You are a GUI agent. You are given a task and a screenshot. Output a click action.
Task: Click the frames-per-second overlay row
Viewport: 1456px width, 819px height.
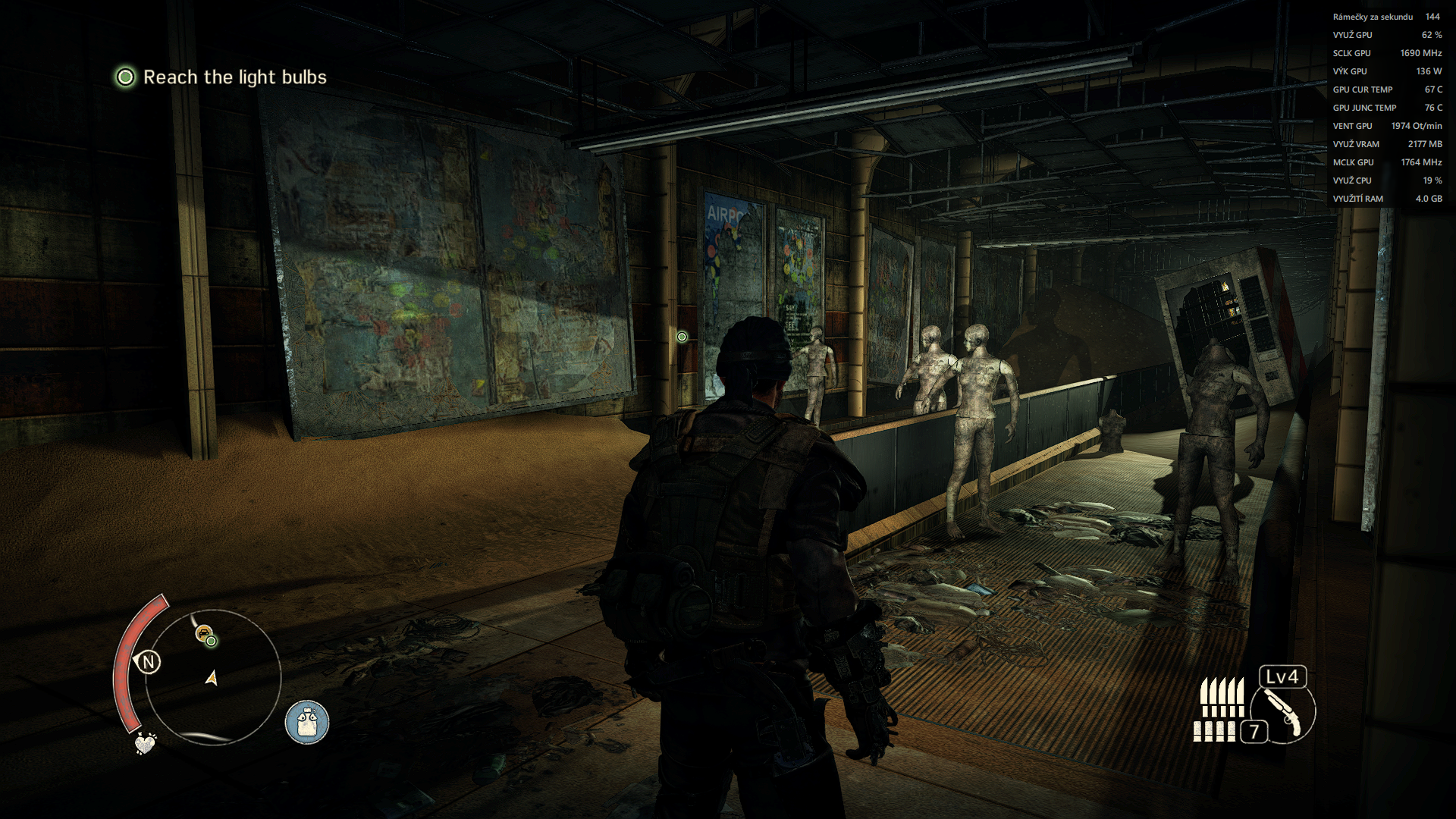1385,17
